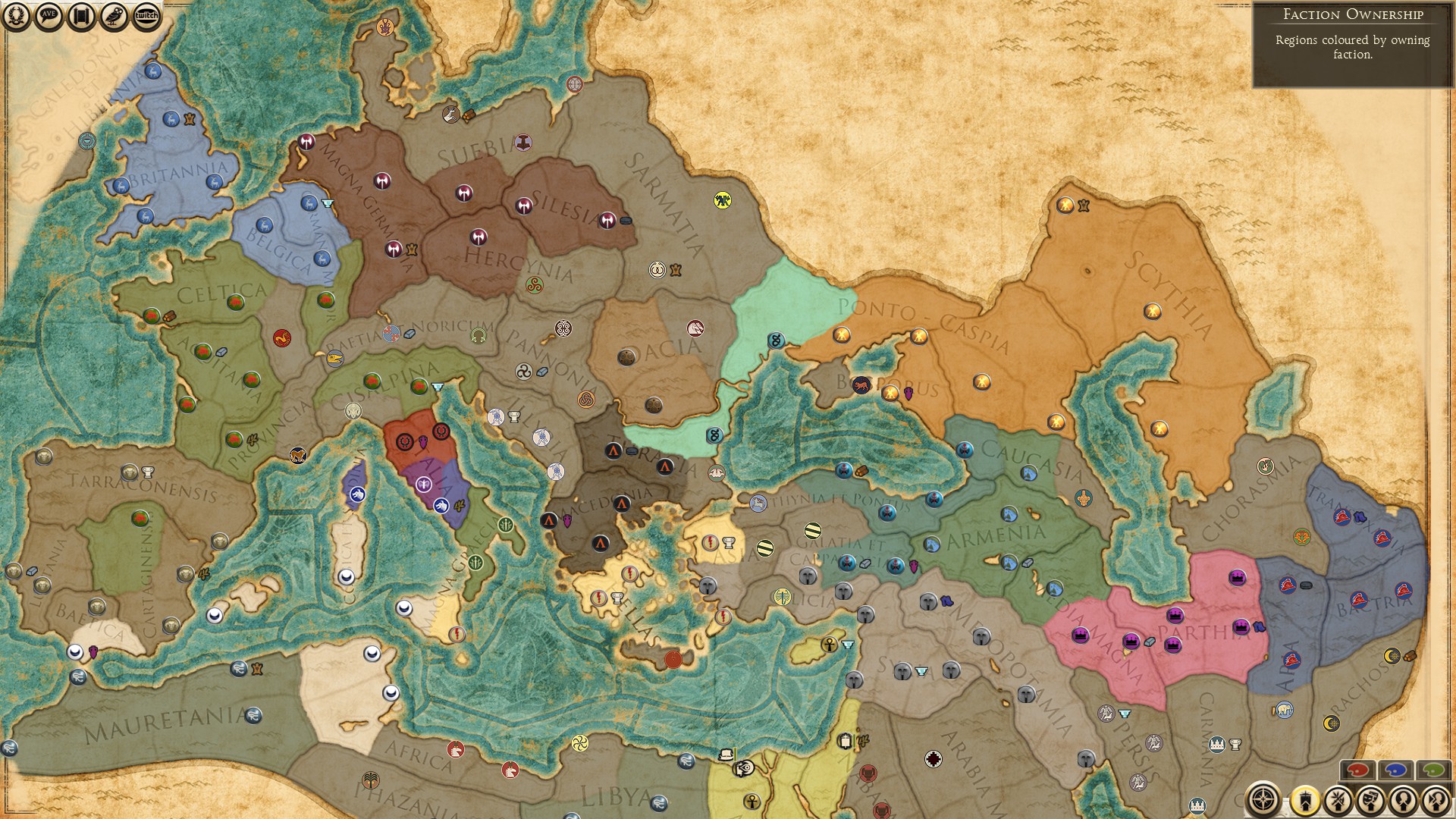Switch to the head with arrow filter
This screenshot has width=1456, height=819.
click(x=1436, y=799)
